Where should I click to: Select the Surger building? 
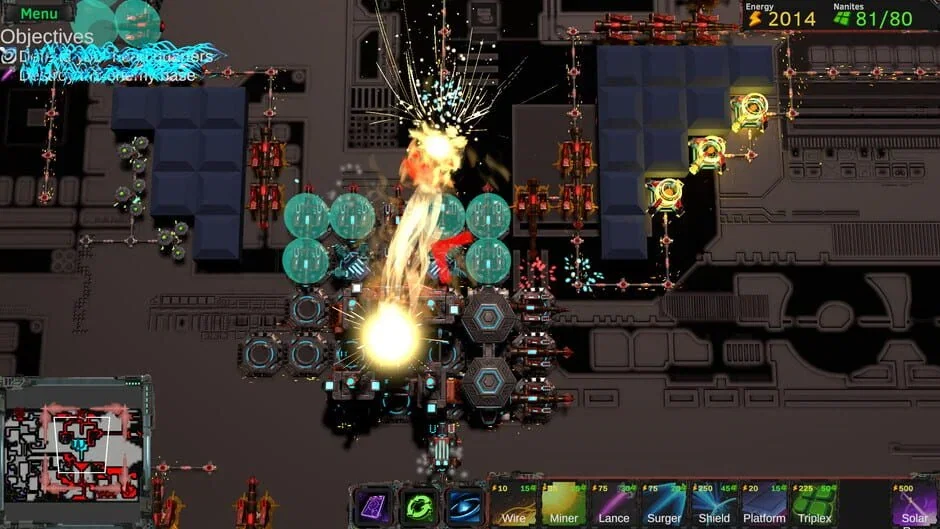click(664, 504)
